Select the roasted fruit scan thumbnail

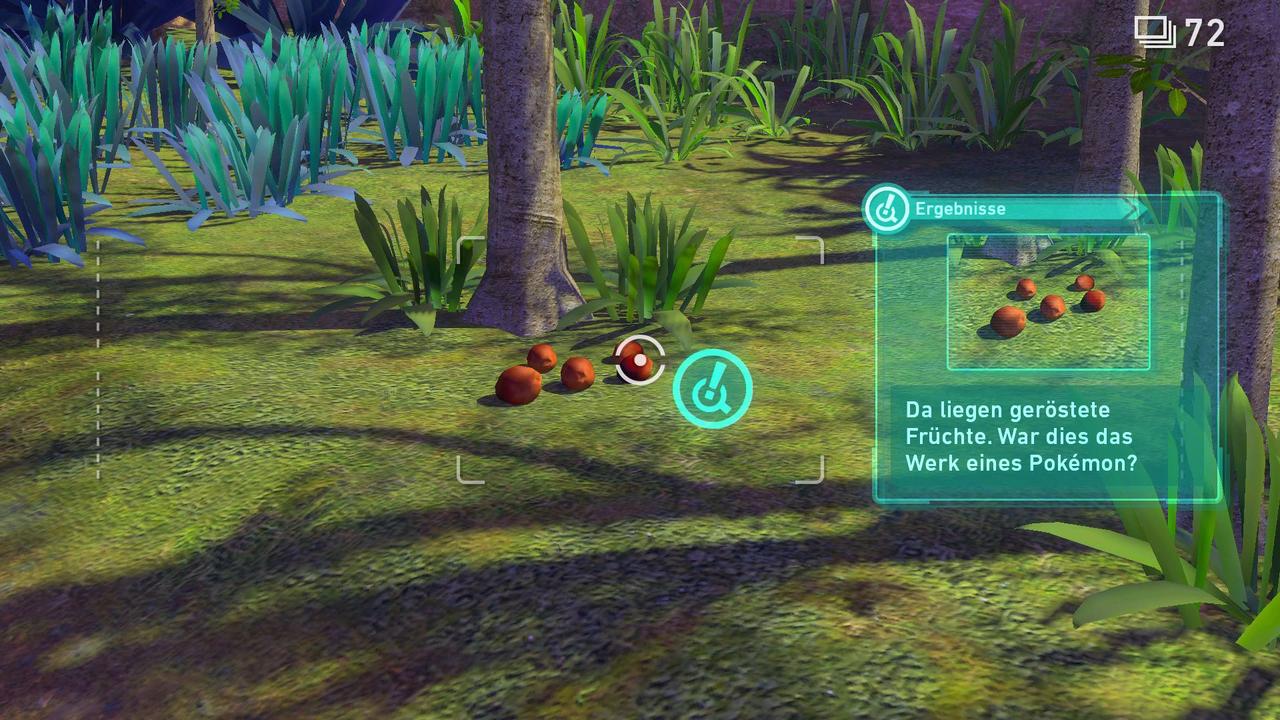tap(1048, 301)
